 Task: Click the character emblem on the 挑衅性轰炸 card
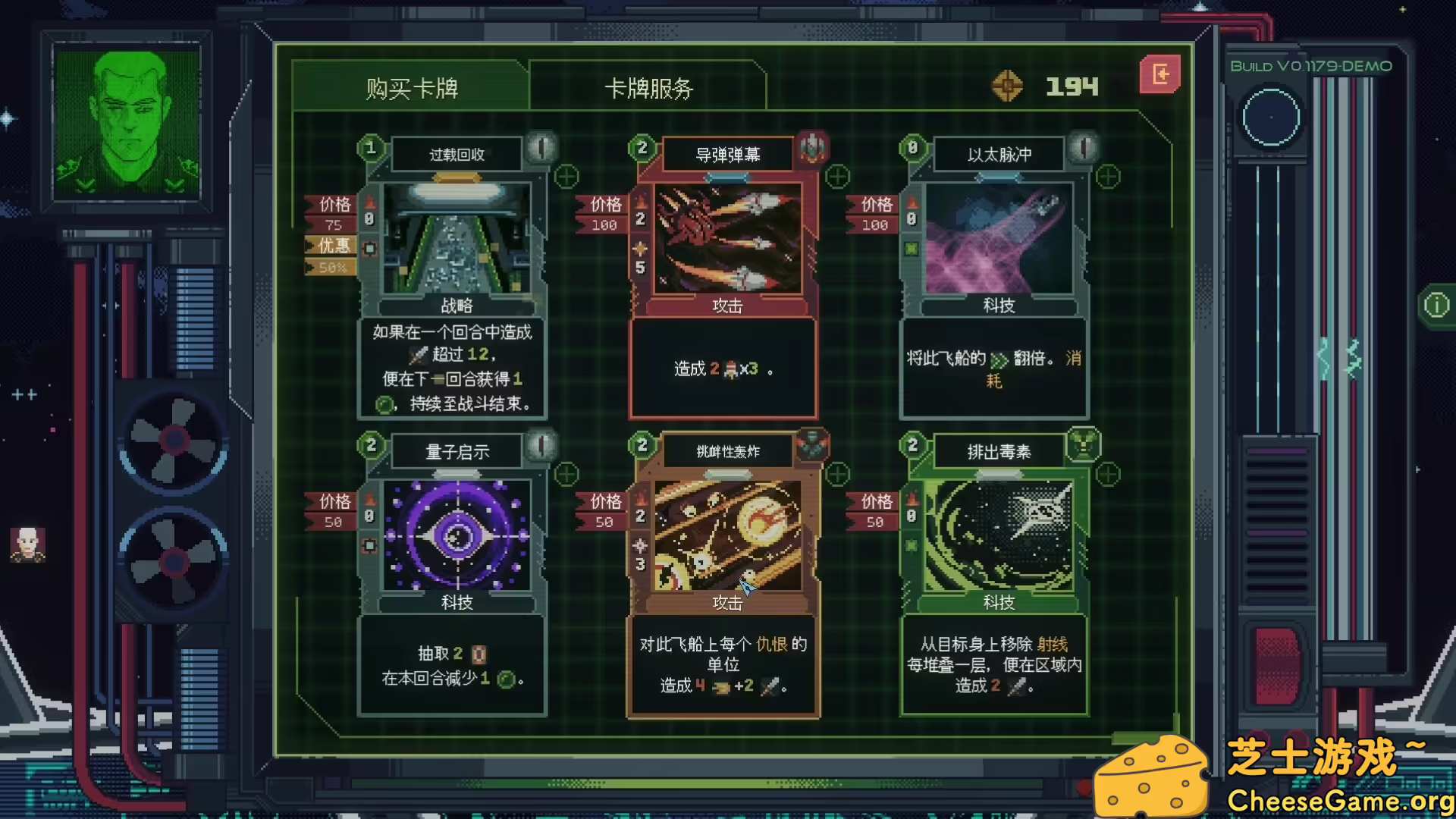pyautogui.click(x=812, y=447)
